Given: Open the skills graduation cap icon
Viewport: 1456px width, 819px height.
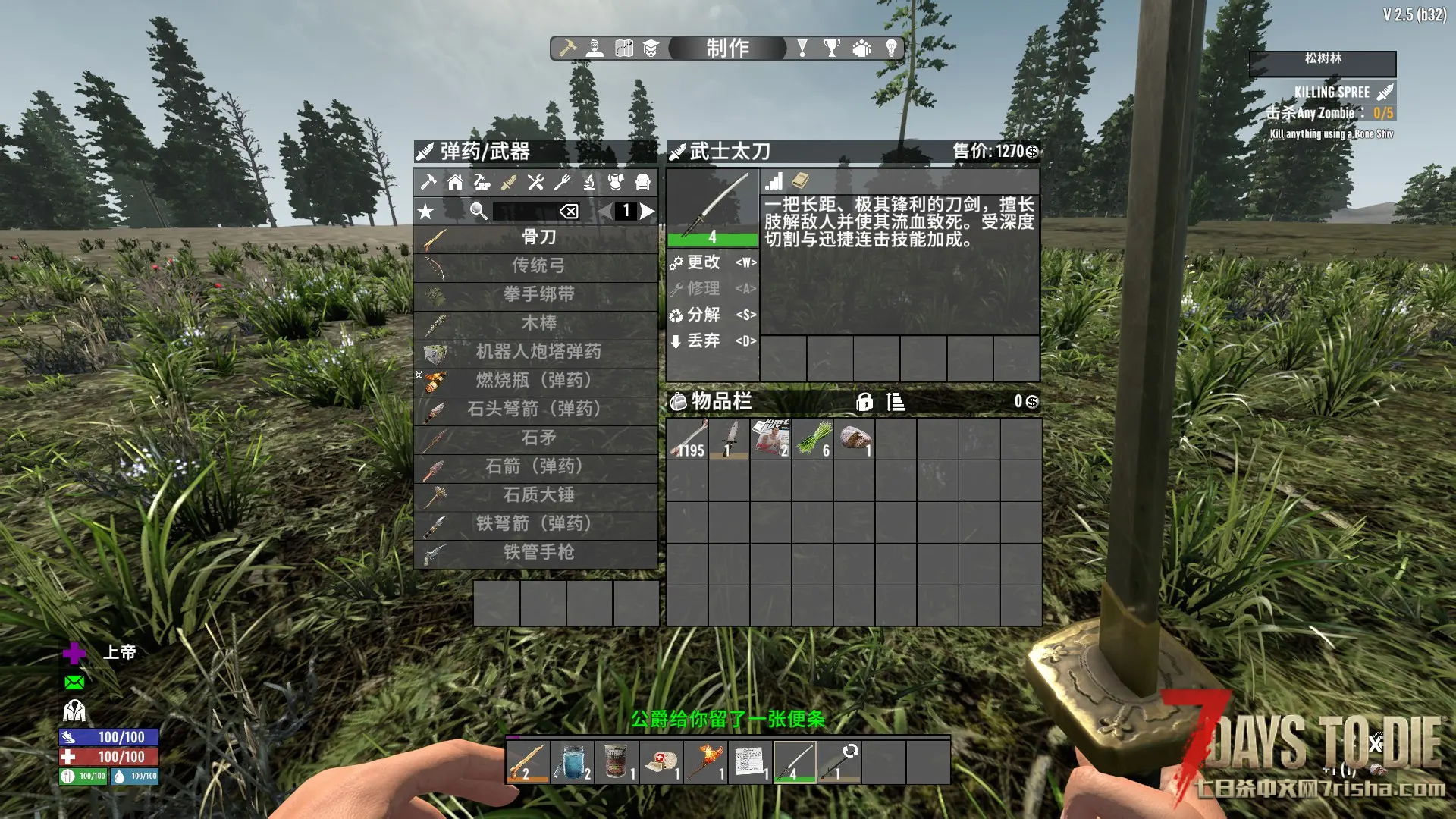Looking at the screenshot, I should [x=651, y=49].
